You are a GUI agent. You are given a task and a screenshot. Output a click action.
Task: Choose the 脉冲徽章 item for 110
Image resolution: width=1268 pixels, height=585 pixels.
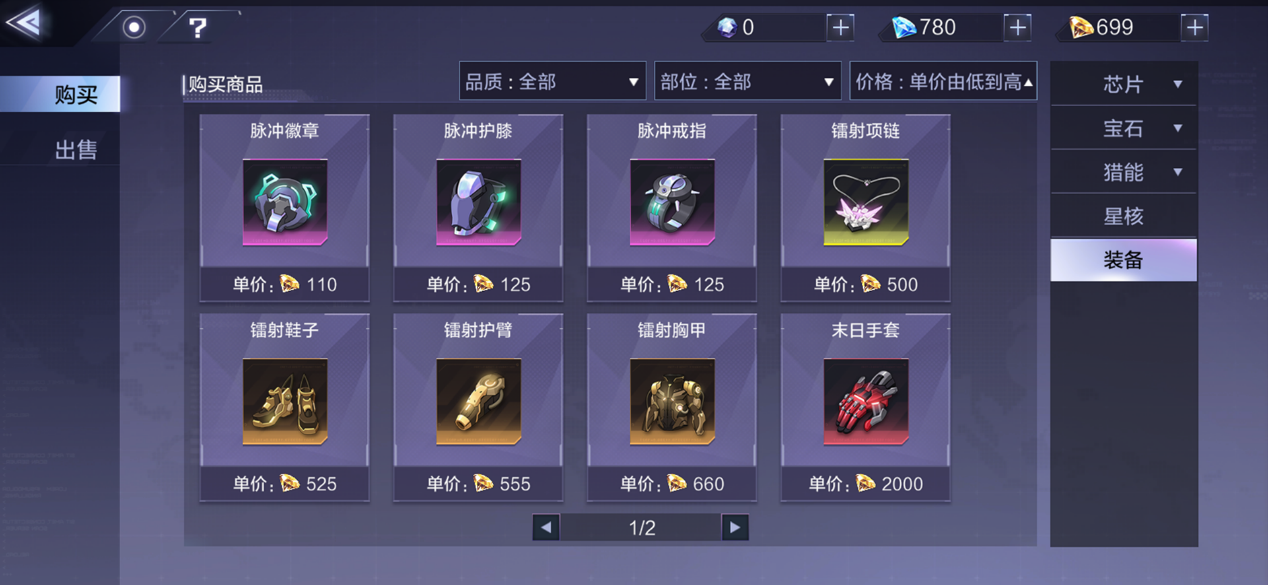[285, 207]
